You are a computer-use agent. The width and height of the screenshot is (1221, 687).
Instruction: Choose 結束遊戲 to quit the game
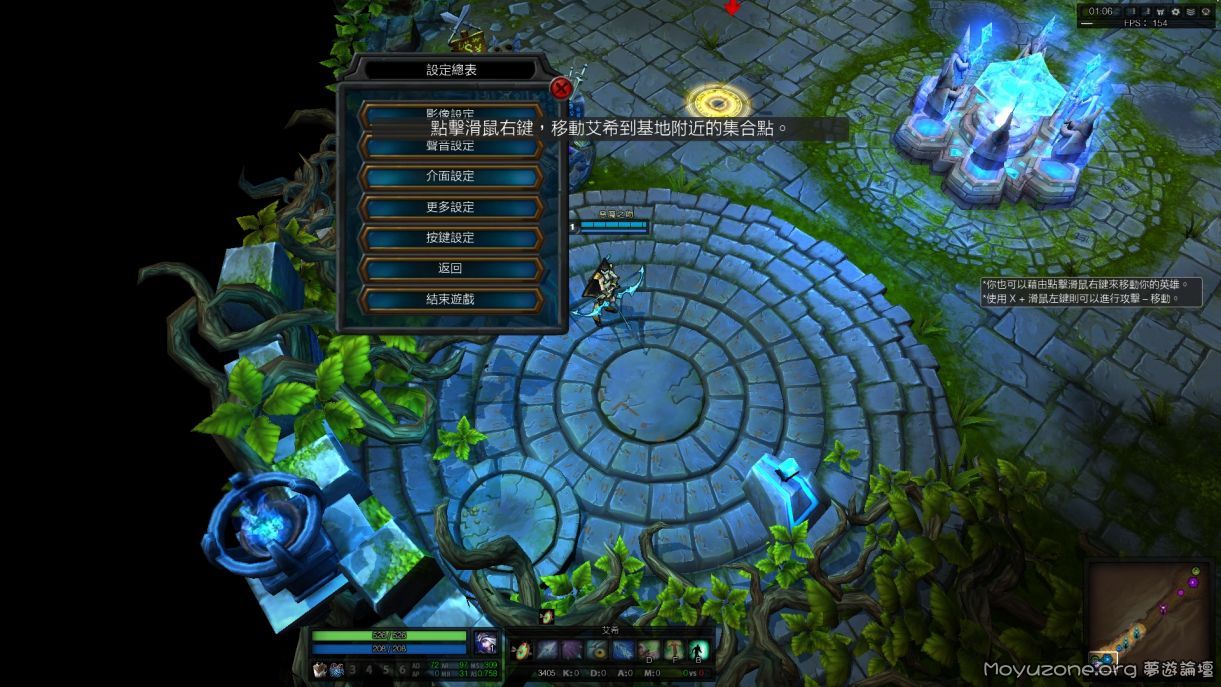pos(450,299)
